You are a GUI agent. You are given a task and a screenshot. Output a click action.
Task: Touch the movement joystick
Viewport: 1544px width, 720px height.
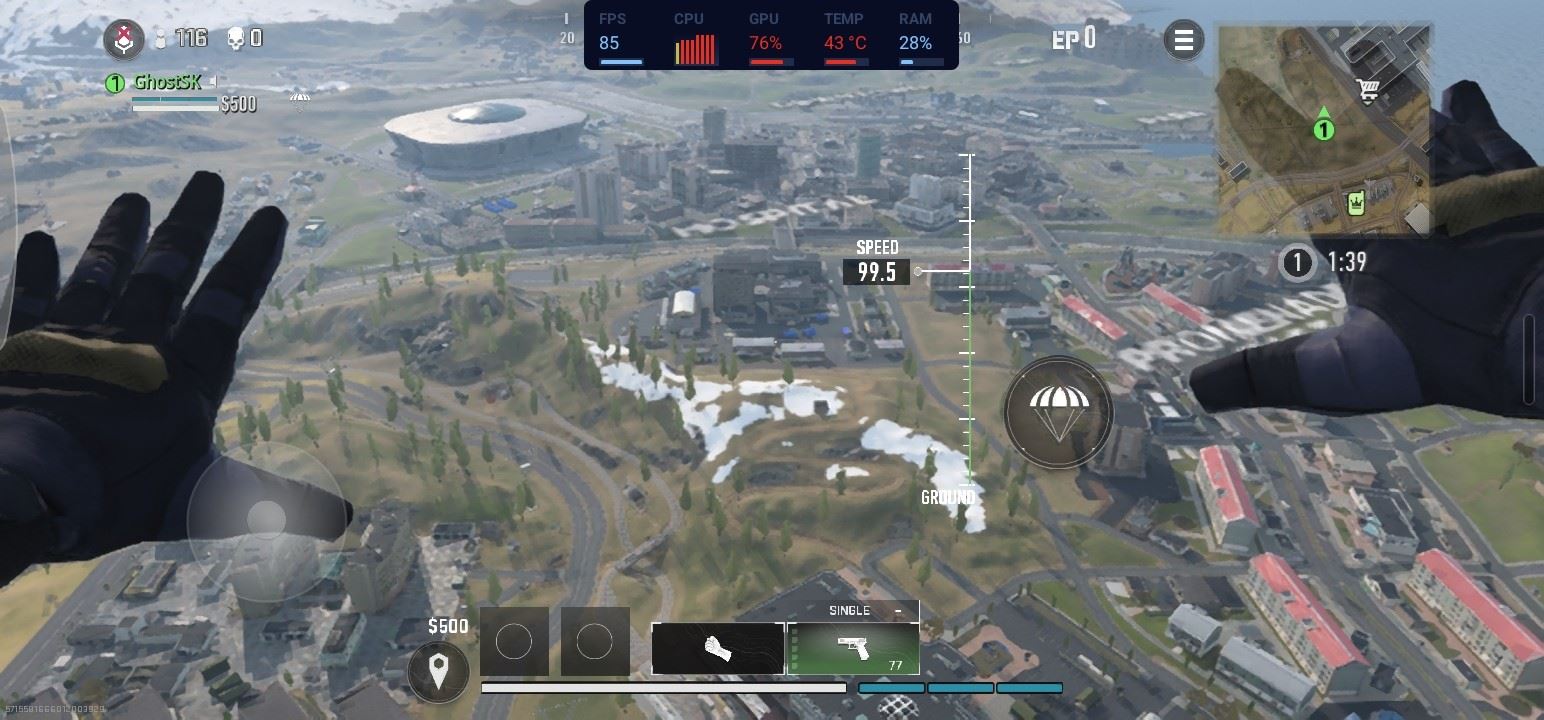point(266,519)
